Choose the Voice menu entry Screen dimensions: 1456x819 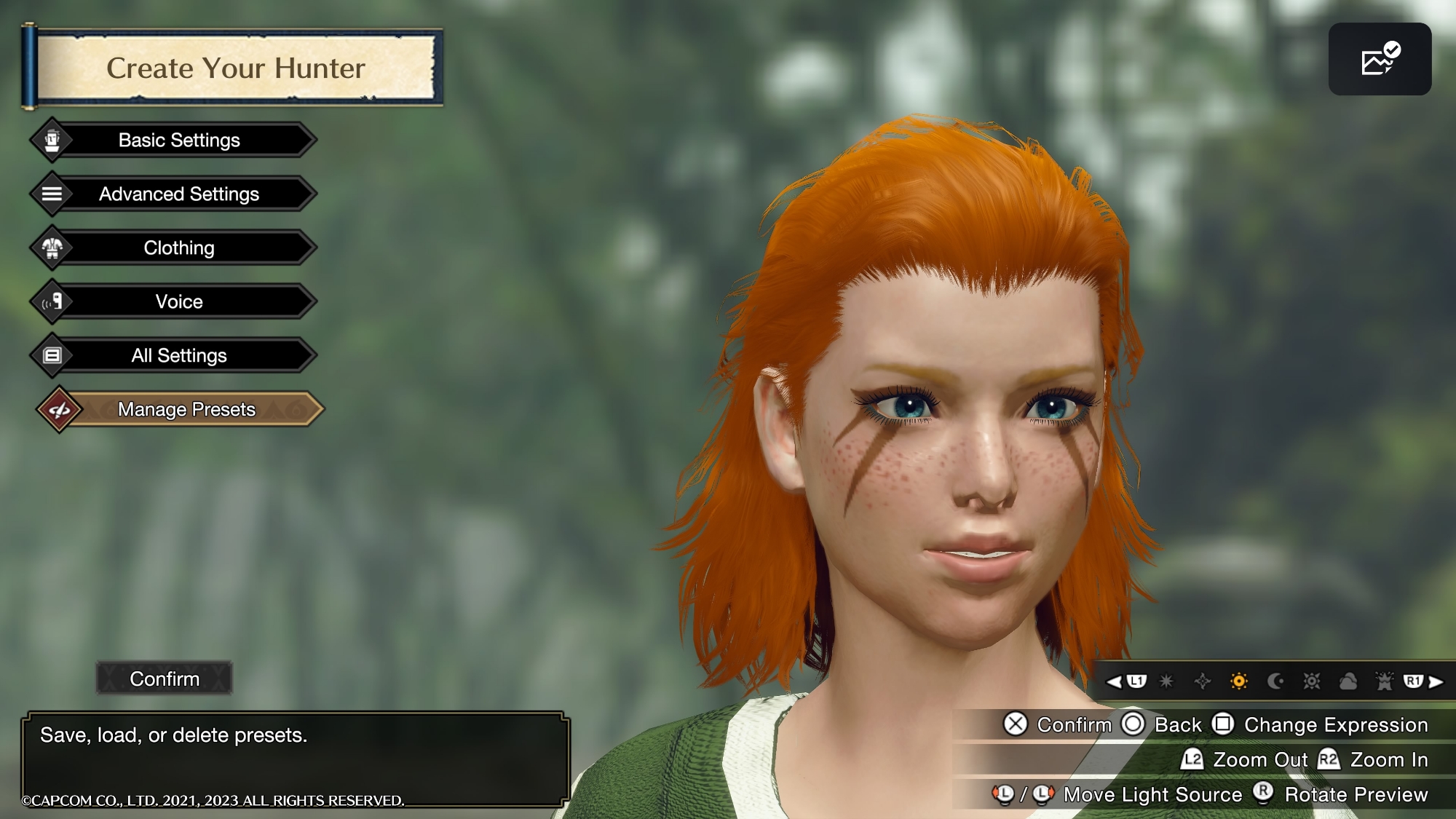[178, 301]
